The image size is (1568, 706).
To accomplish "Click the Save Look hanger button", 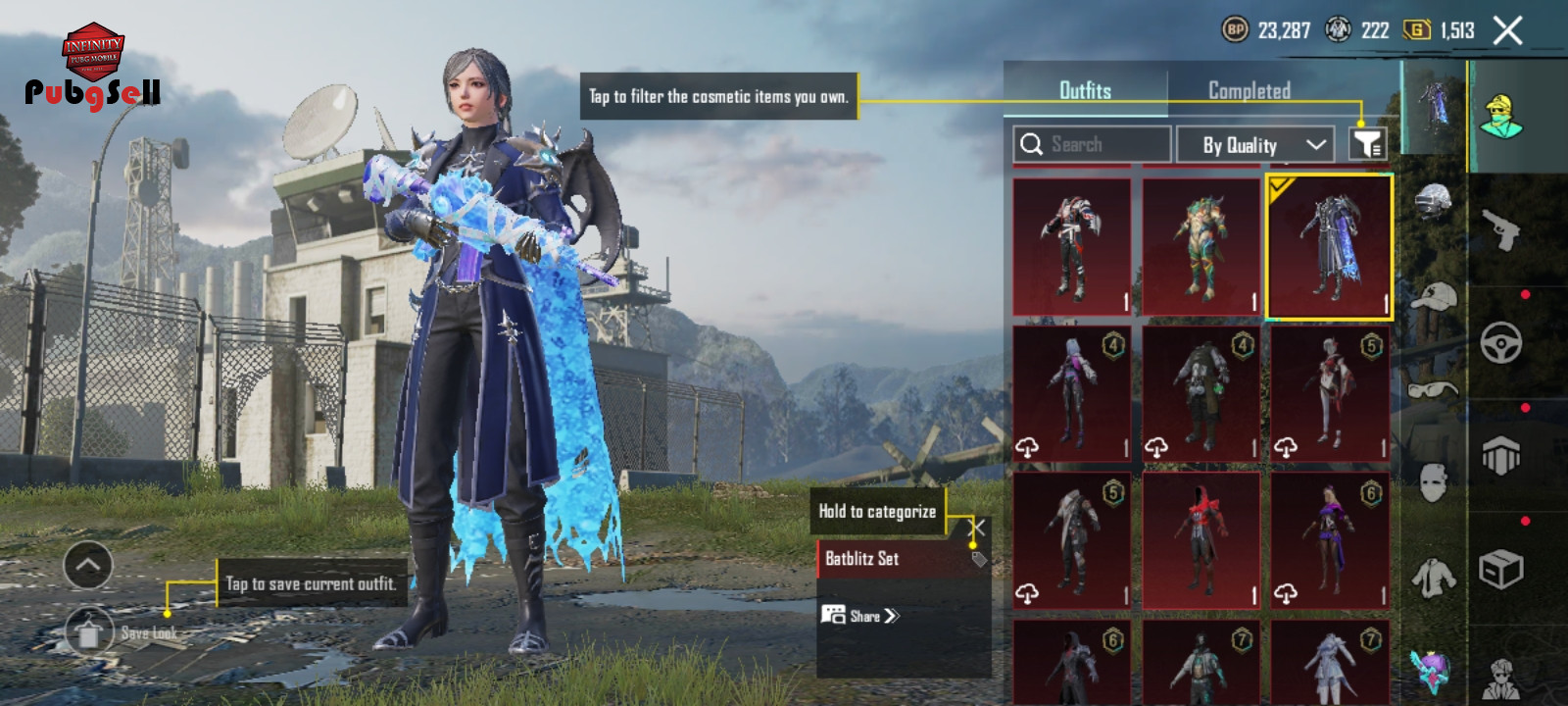I will [x=89, y=632].
